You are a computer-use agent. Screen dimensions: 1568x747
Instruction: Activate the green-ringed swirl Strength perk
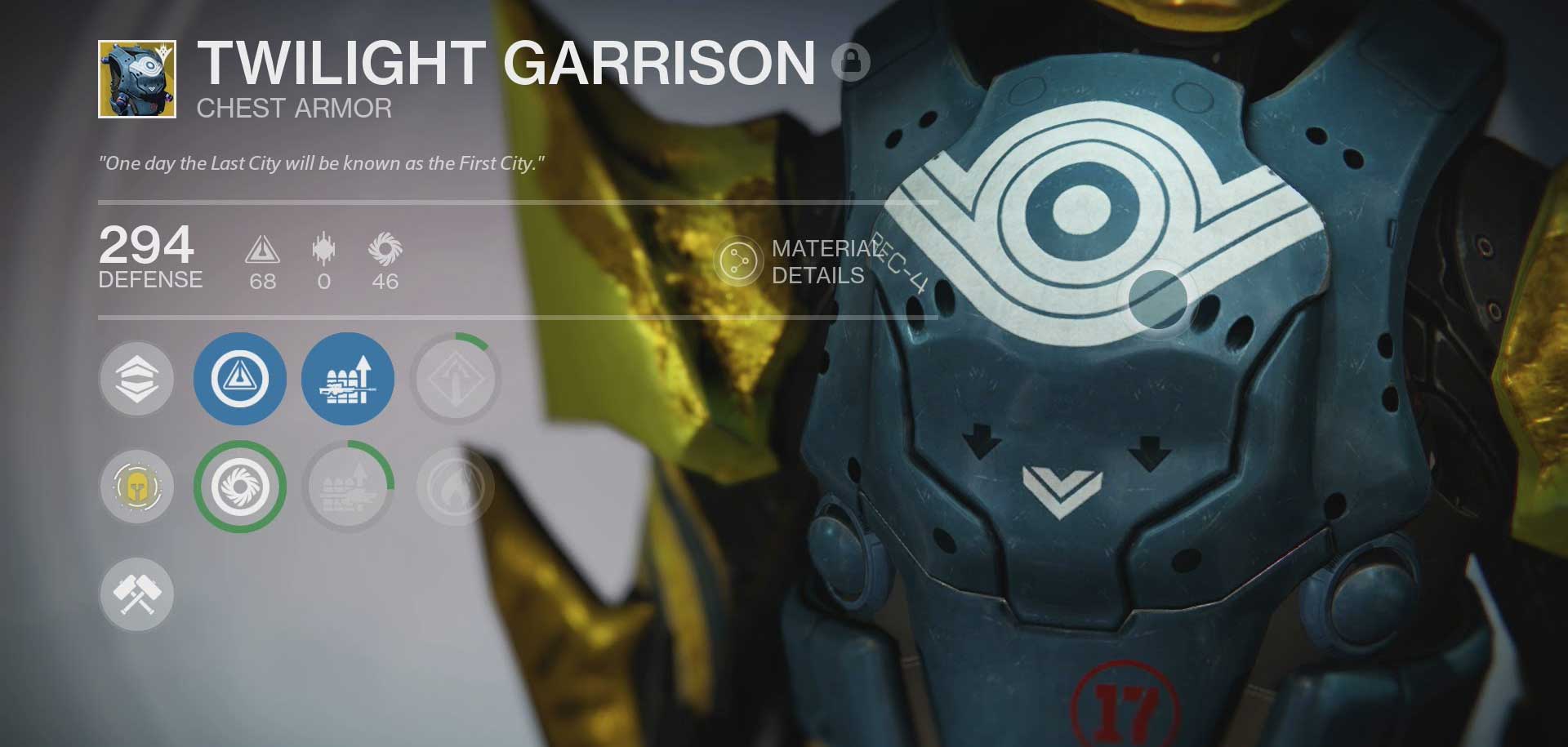(239, 487)
